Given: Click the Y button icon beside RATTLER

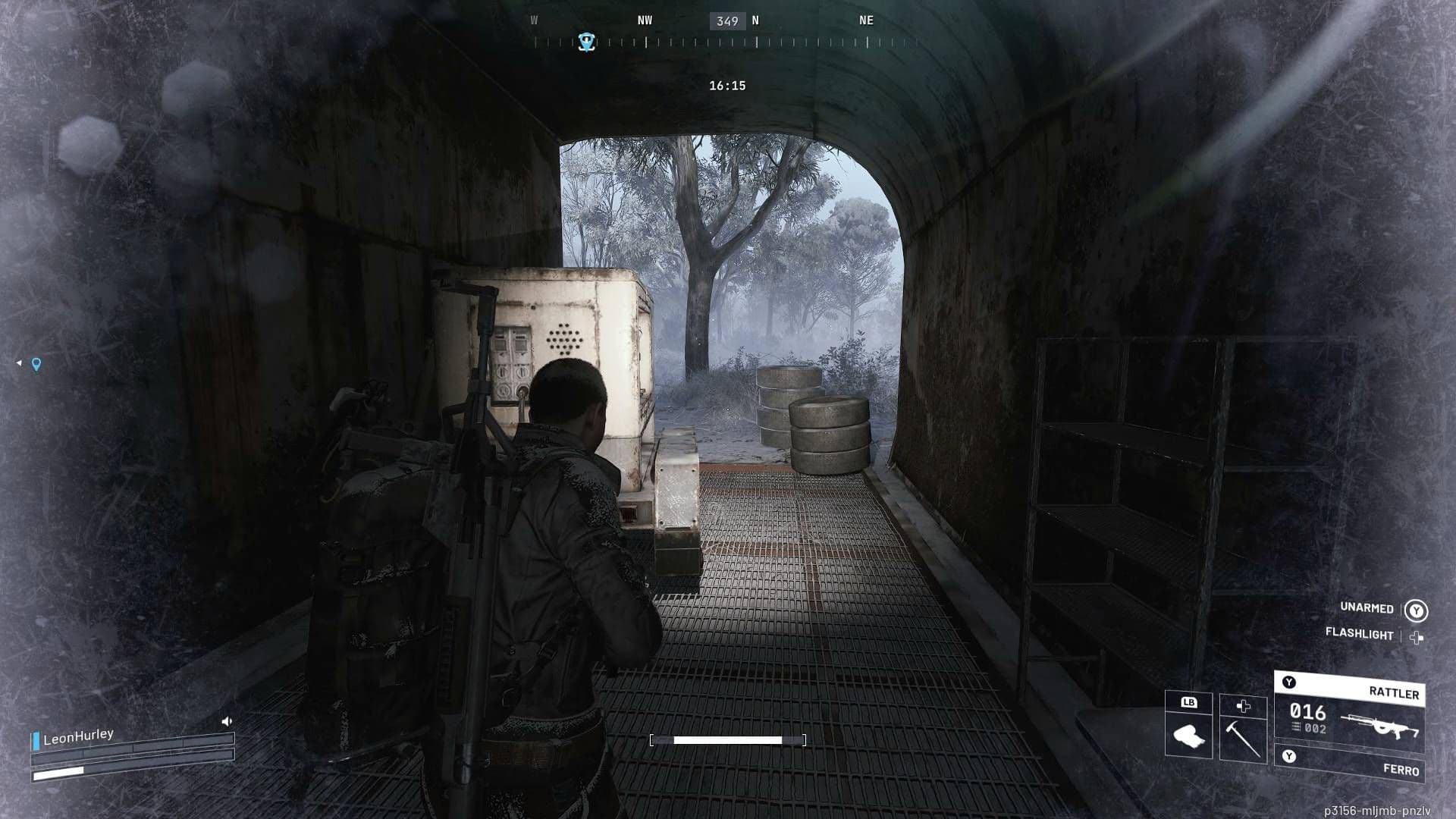Looking at the screenshot, I should coord(1288,684).
